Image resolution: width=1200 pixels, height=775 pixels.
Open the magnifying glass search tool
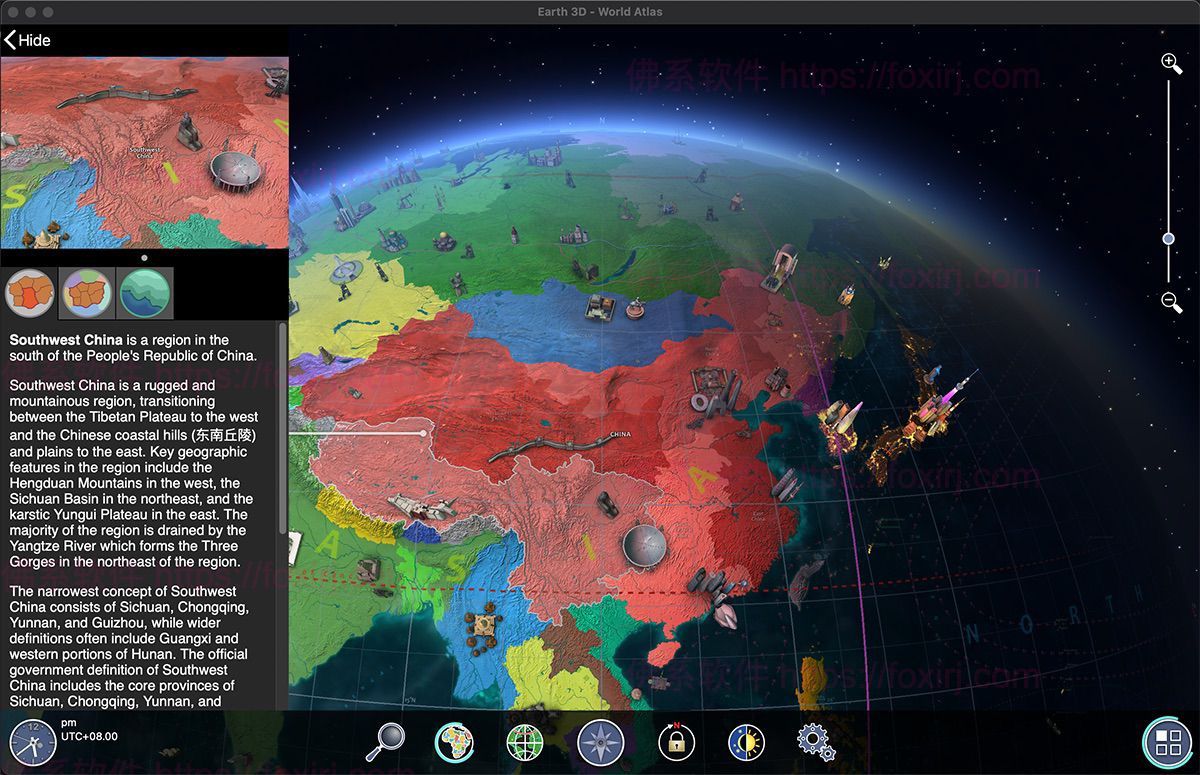click(385, 742)
